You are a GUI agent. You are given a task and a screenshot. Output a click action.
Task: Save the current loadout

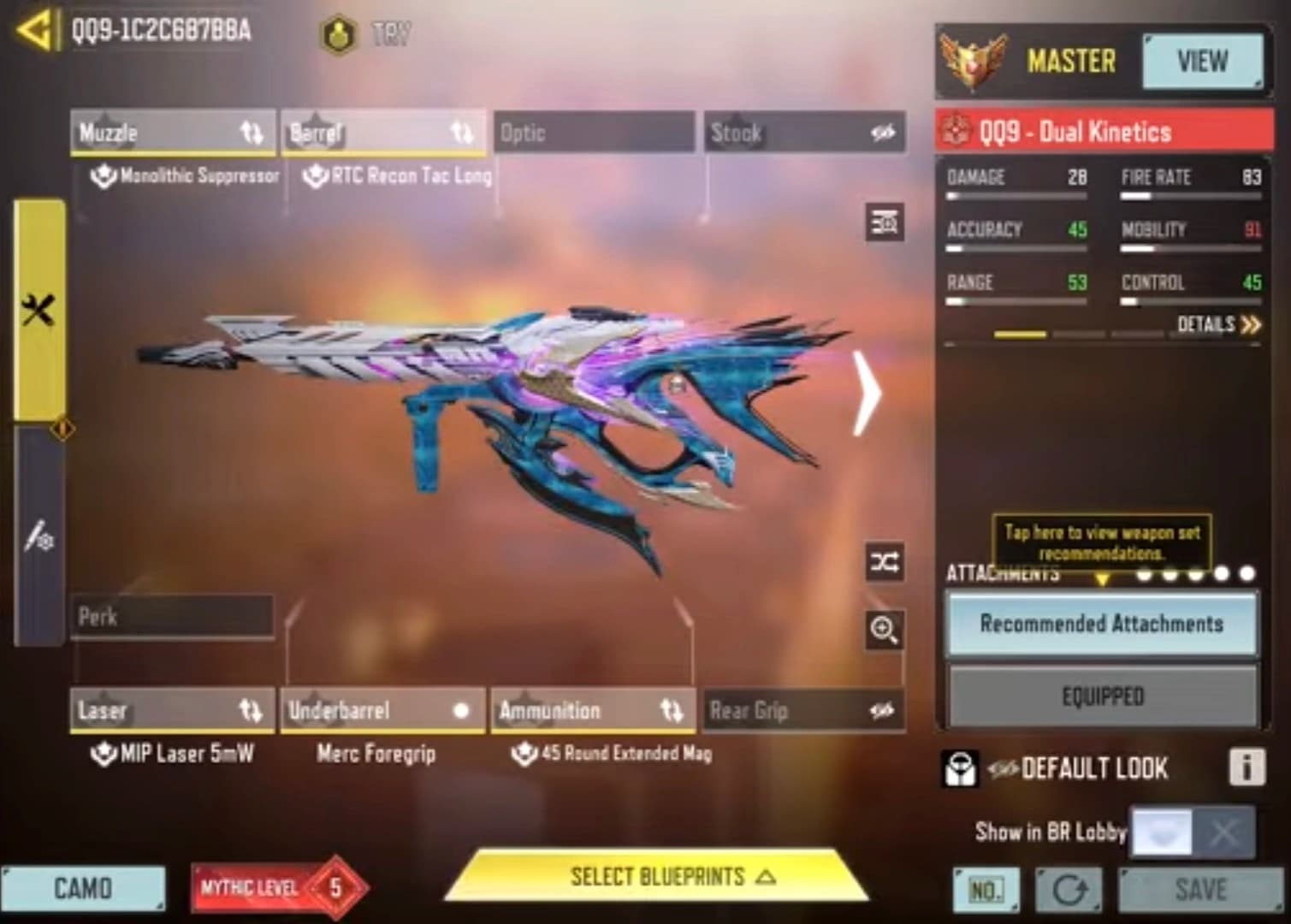click(x=1200, y=890)
